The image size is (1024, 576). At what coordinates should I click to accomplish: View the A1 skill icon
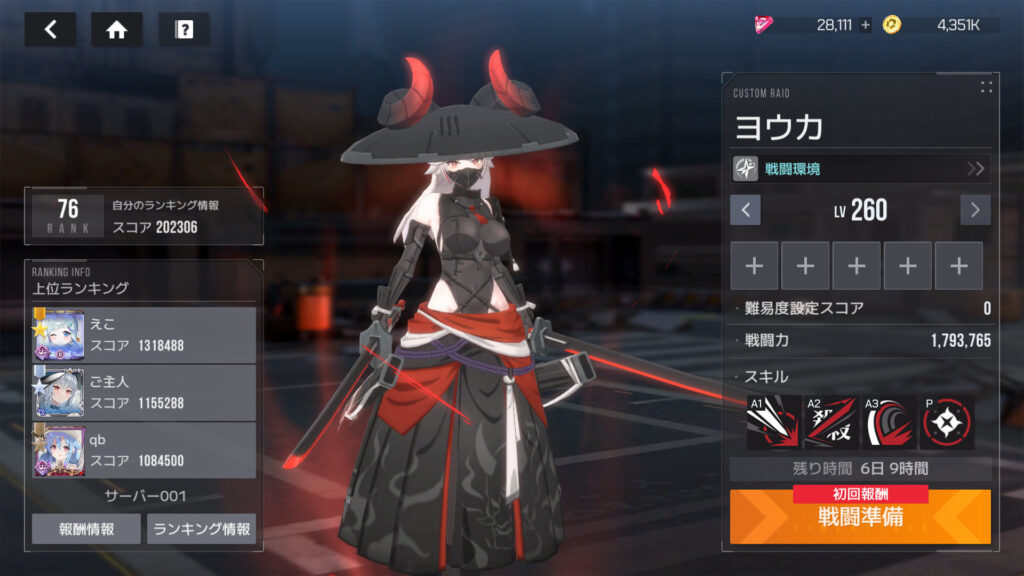pos(773,421)
